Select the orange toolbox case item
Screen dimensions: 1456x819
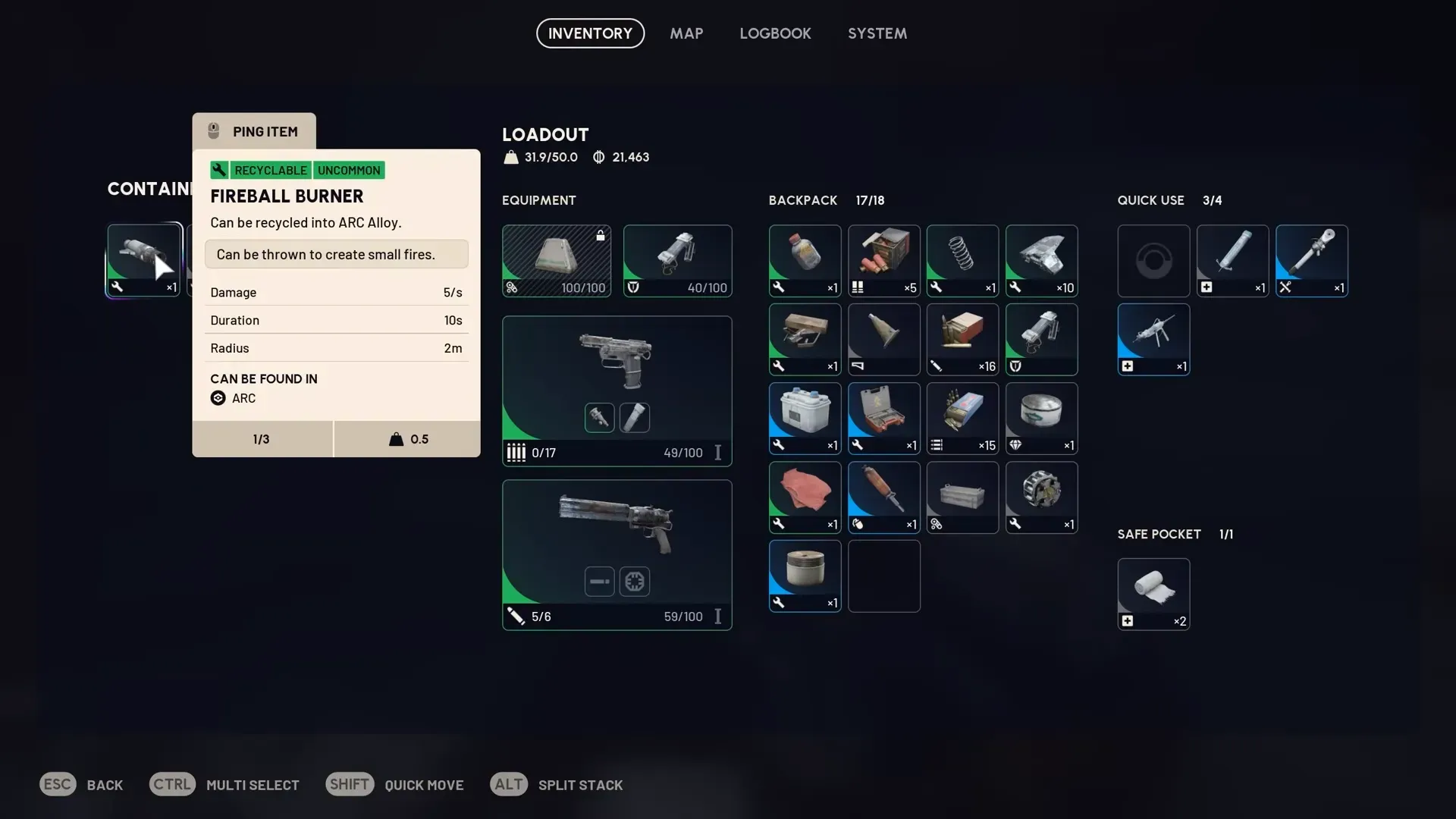[883, 418]
